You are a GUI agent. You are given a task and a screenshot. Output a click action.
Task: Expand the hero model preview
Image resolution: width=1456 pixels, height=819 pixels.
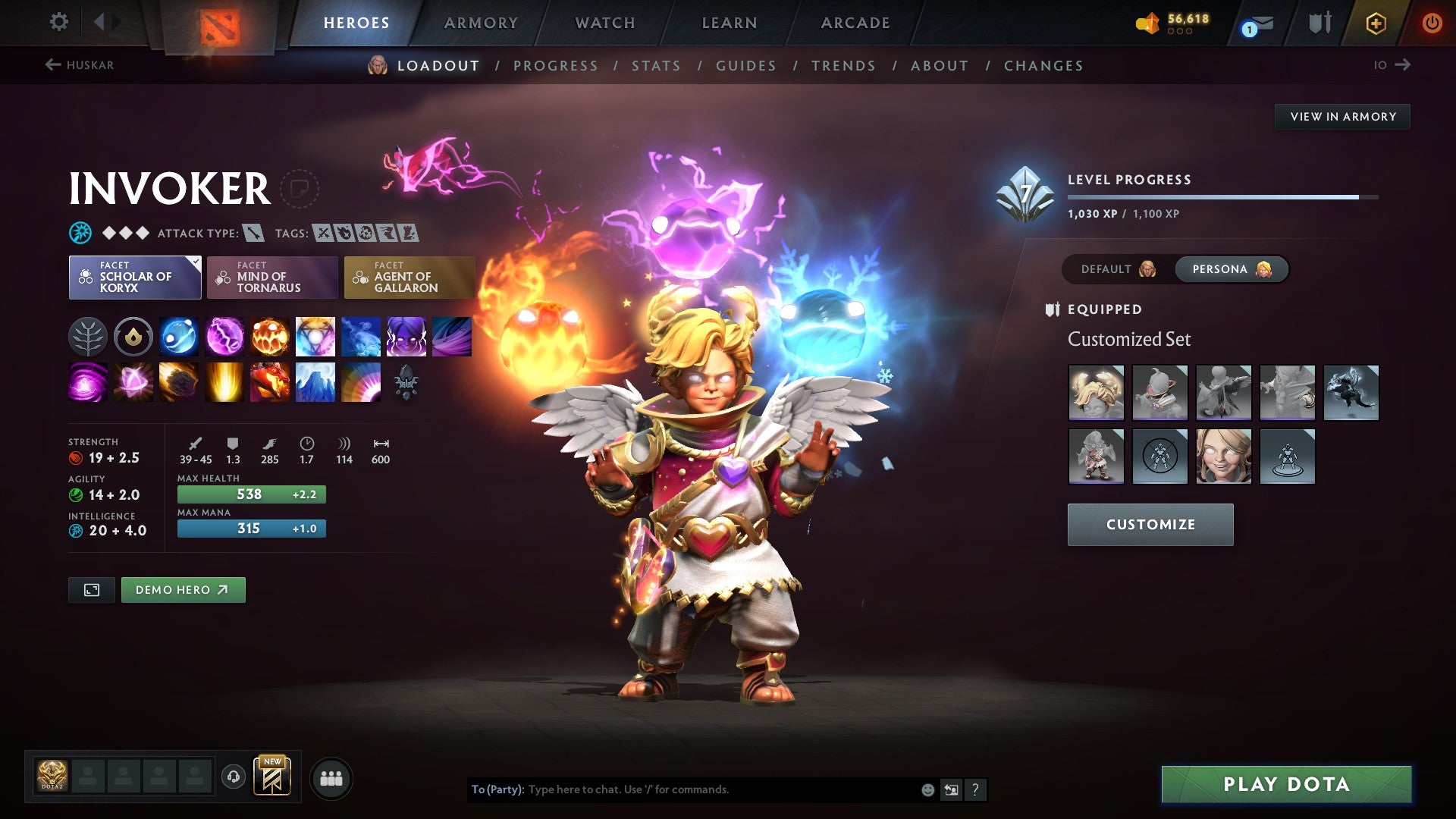[91, 589]
